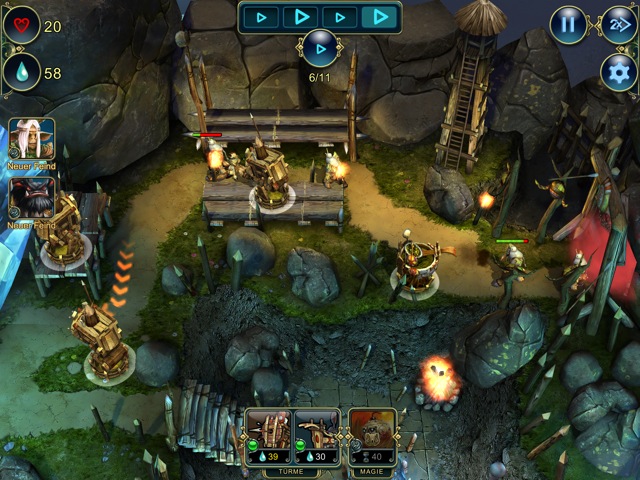Choose the crossbow tower costing 30
The image size is (640, 480).
316,433
